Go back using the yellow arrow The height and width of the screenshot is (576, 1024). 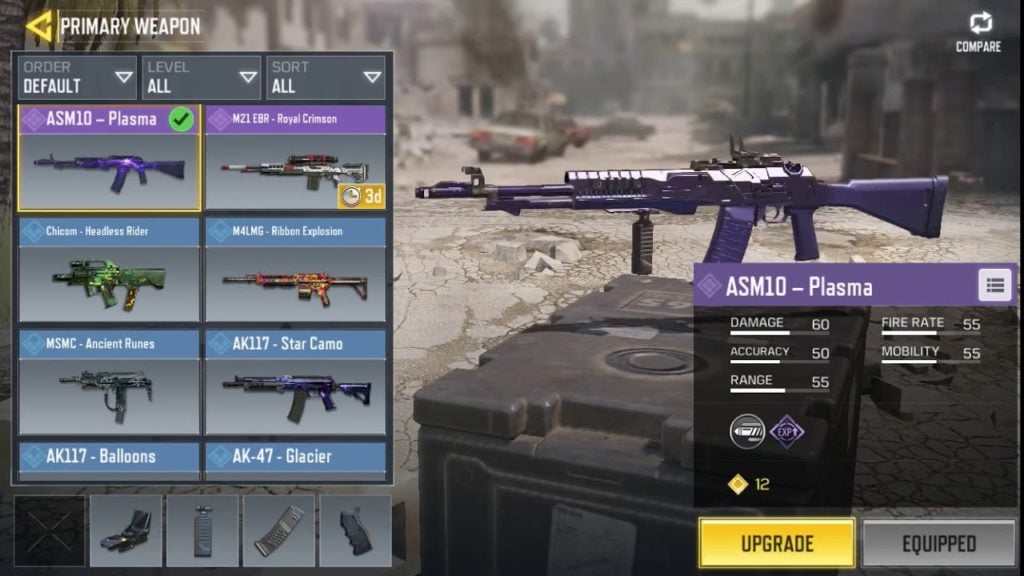[x=39, y=26]
